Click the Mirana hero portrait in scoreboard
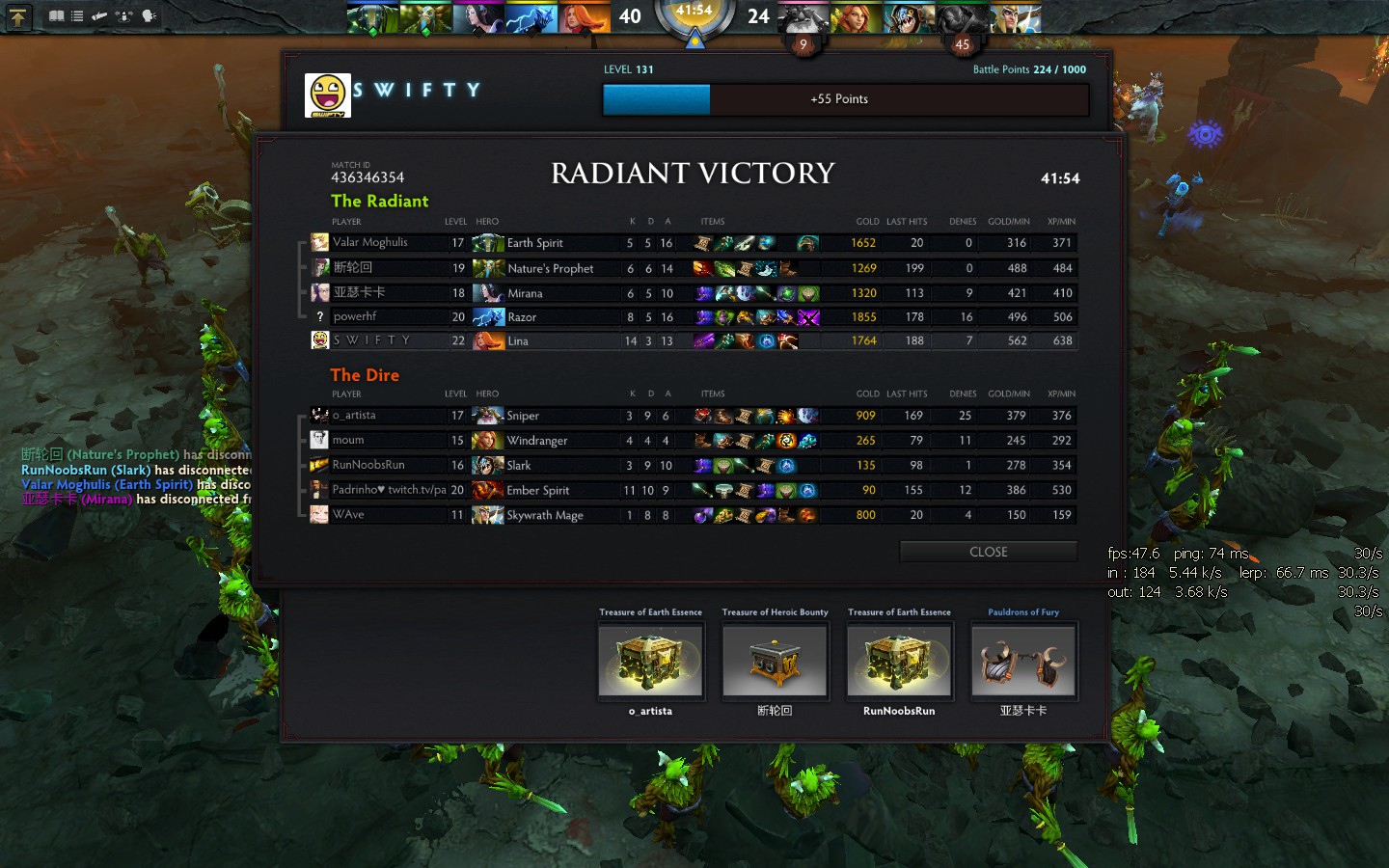This screenshot has width=1389, height=868. (488, 293)
